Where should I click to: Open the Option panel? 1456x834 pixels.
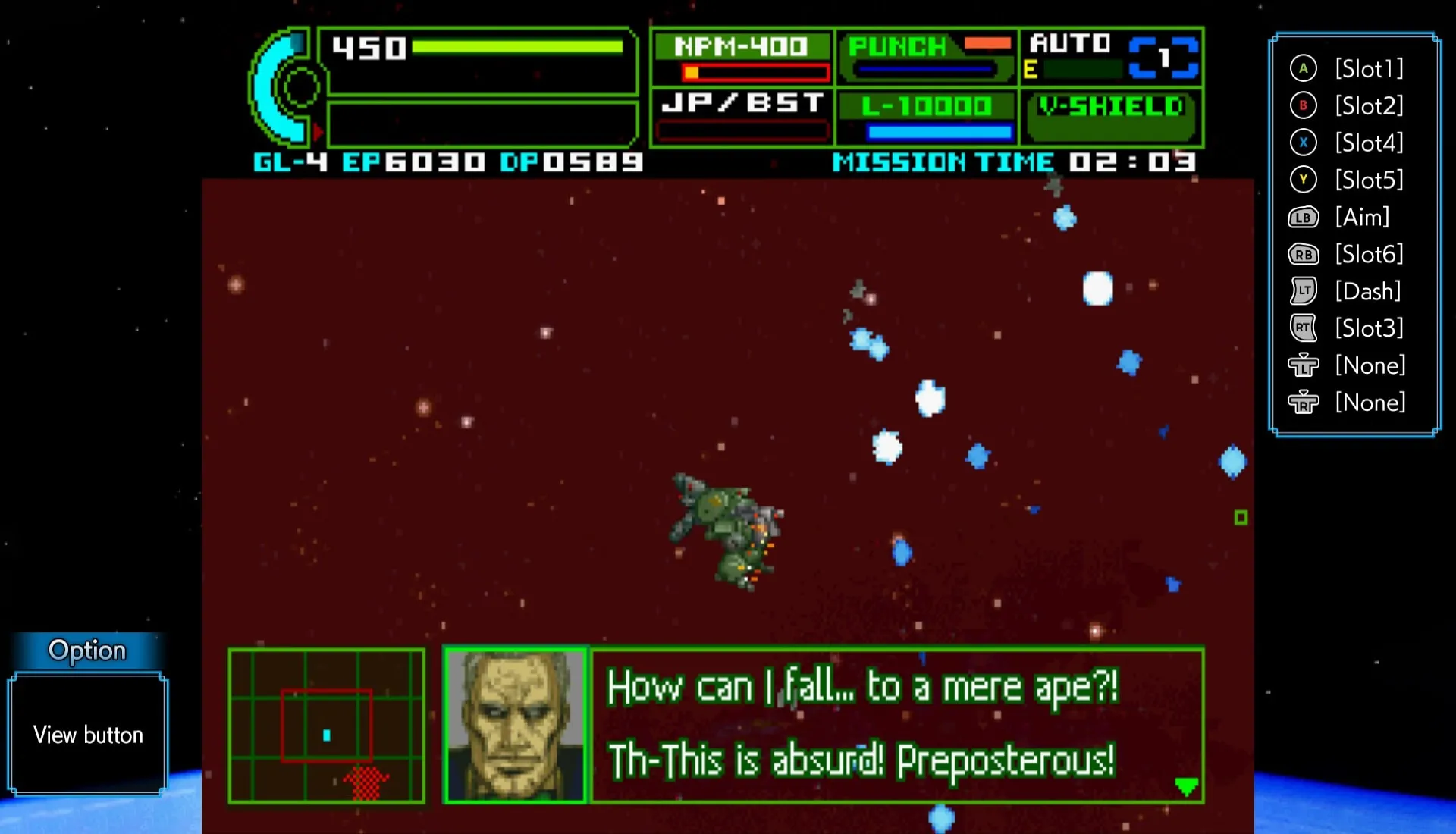[87, 651]
